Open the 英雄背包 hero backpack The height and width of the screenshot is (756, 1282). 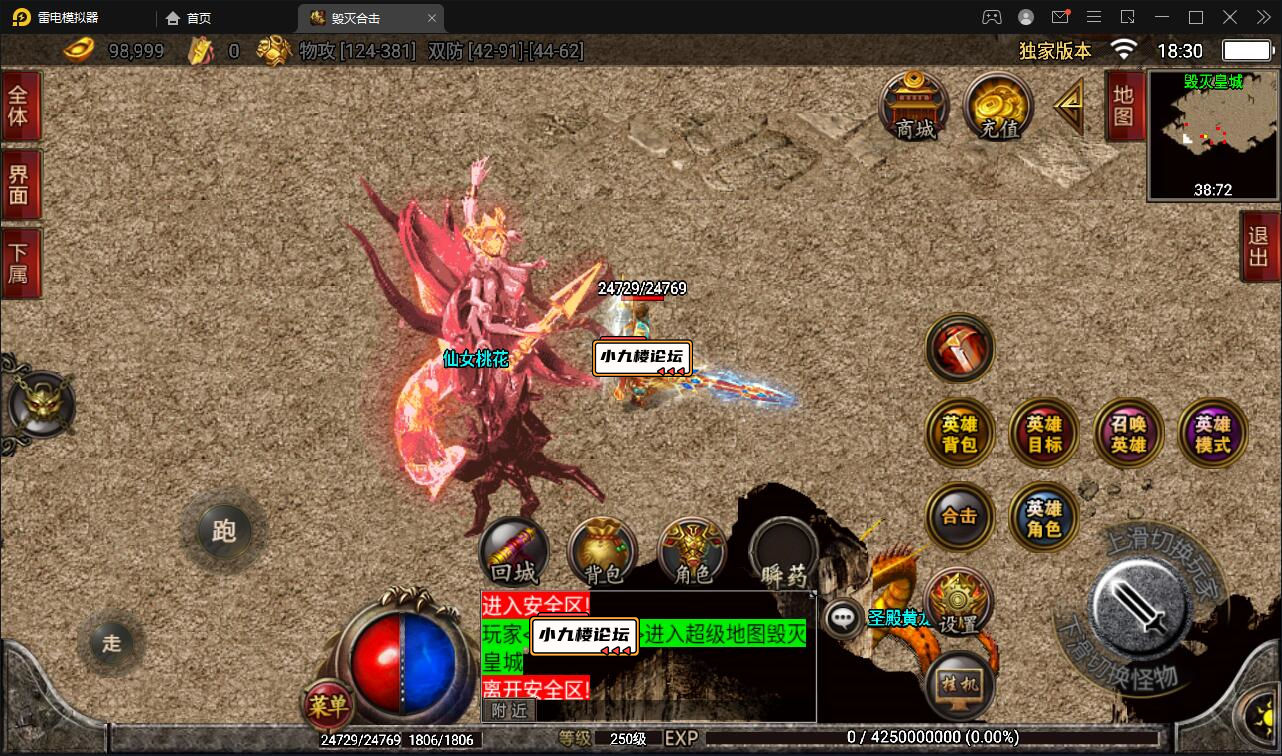point(959,432)
